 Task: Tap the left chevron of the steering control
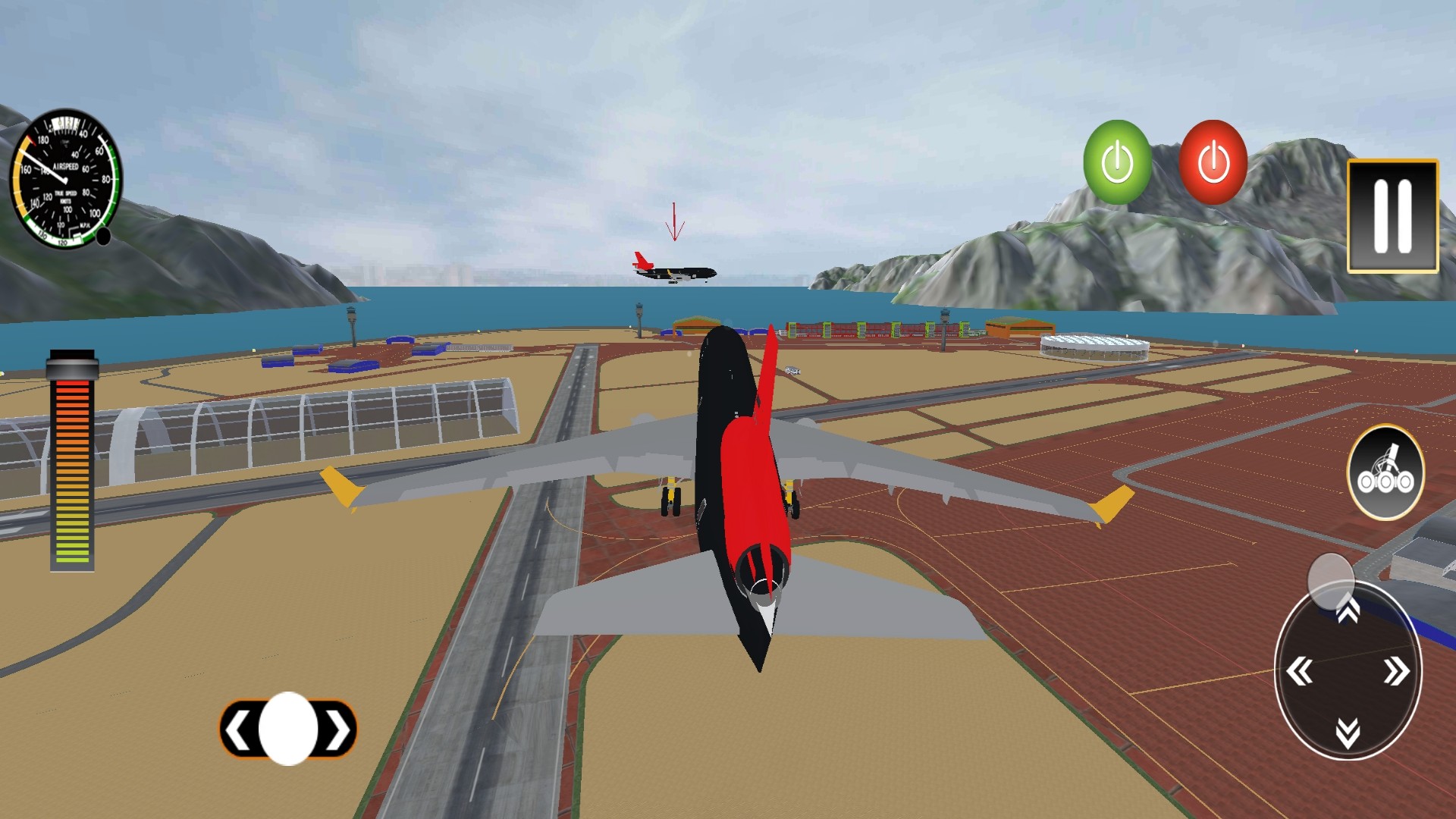pos(239,730)
